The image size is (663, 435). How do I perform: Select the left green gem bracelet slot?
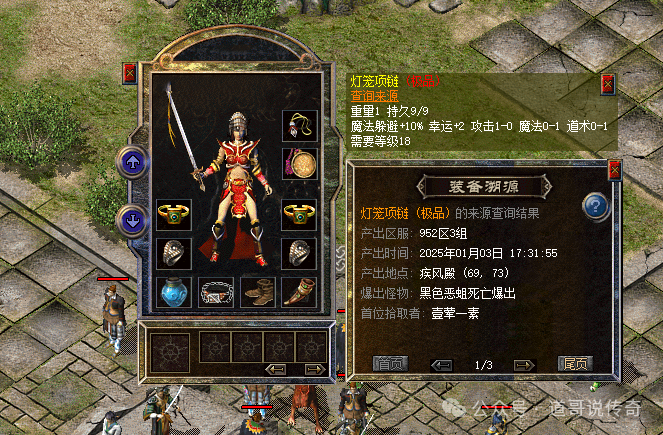174,213
